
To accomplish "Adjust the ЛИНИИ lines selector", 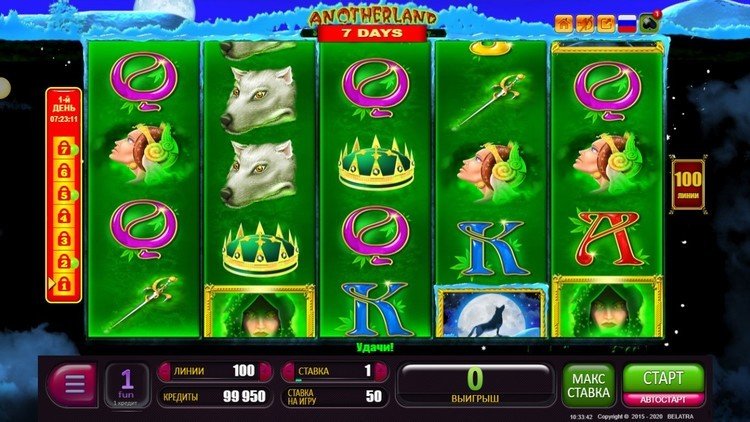I will click(x=213, y=371).
